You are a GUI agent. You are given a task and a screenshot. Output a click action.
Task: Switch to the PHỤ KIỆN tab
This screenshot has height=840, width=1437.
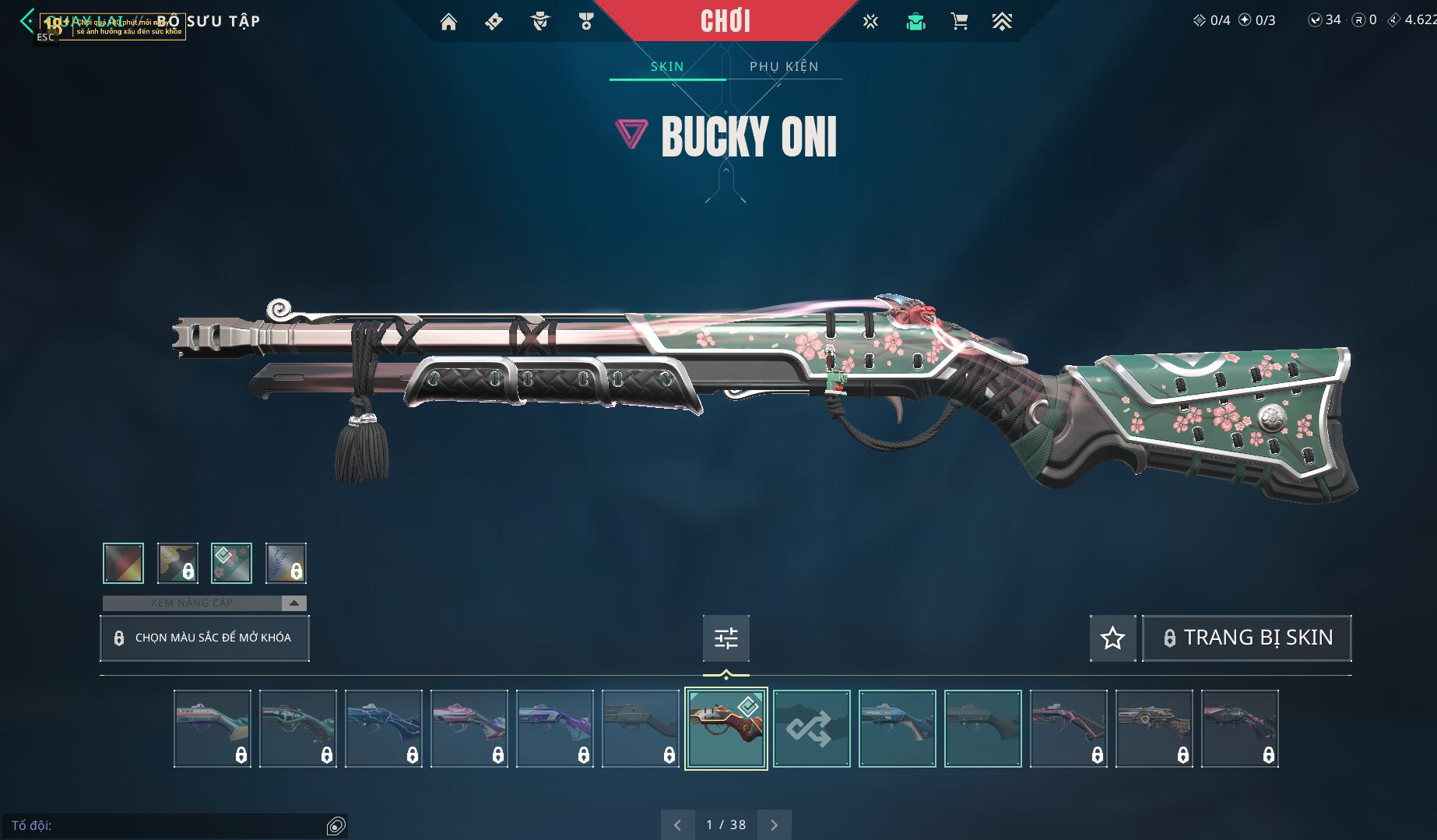(x=784, y=66)
